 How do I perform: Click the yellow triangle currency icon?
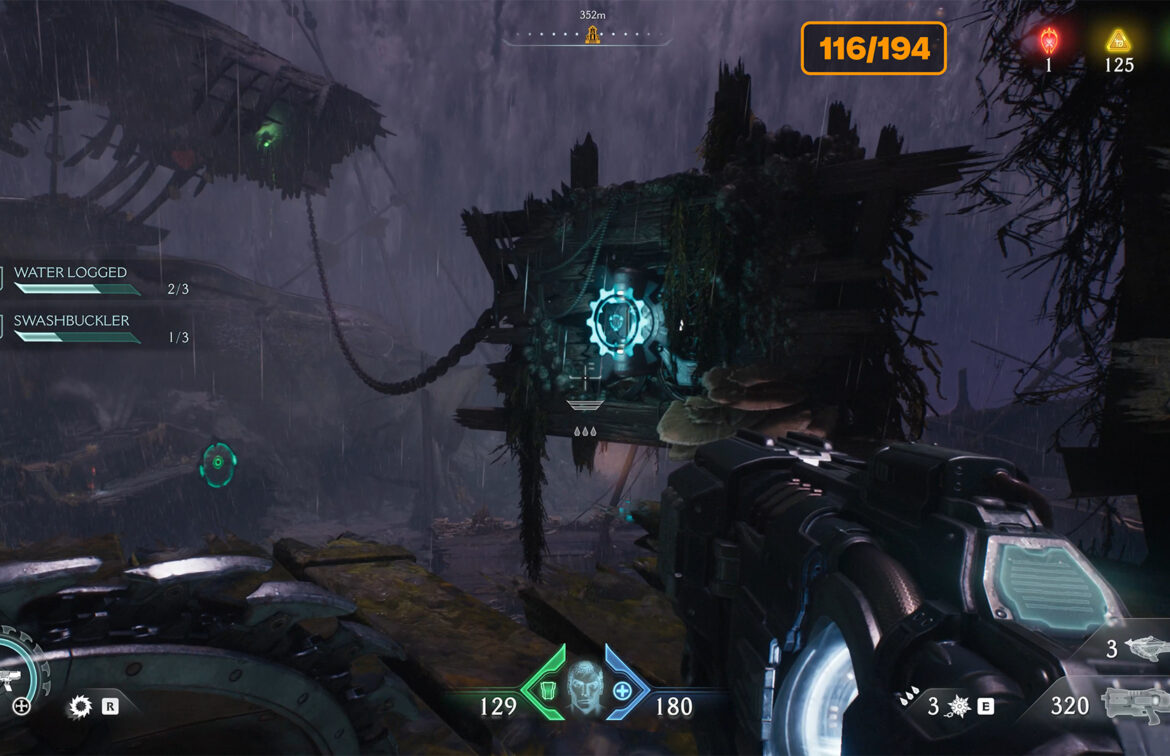coord(1118,41)
